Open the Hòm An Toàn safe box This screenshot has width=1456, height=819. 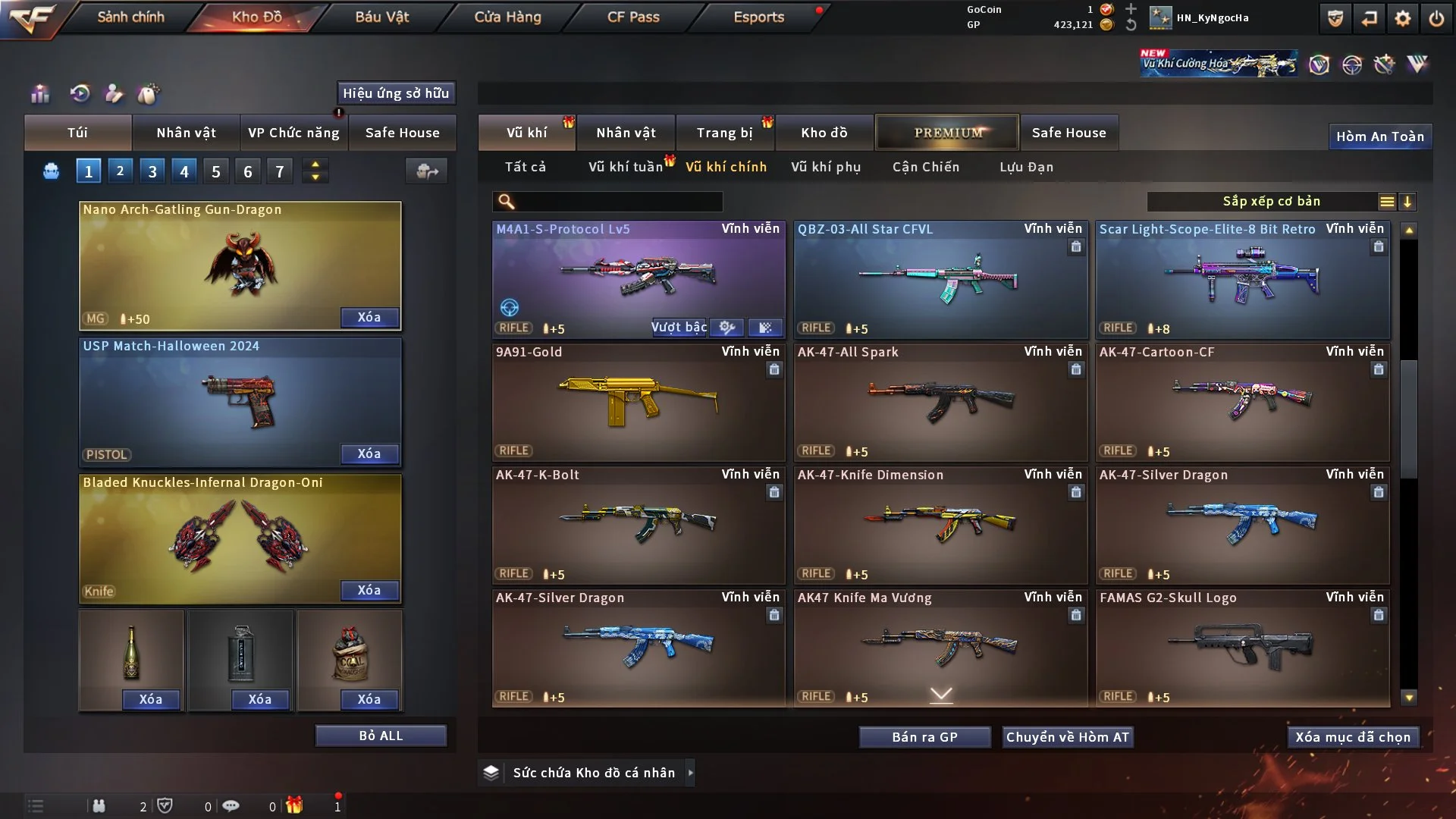1379,136
